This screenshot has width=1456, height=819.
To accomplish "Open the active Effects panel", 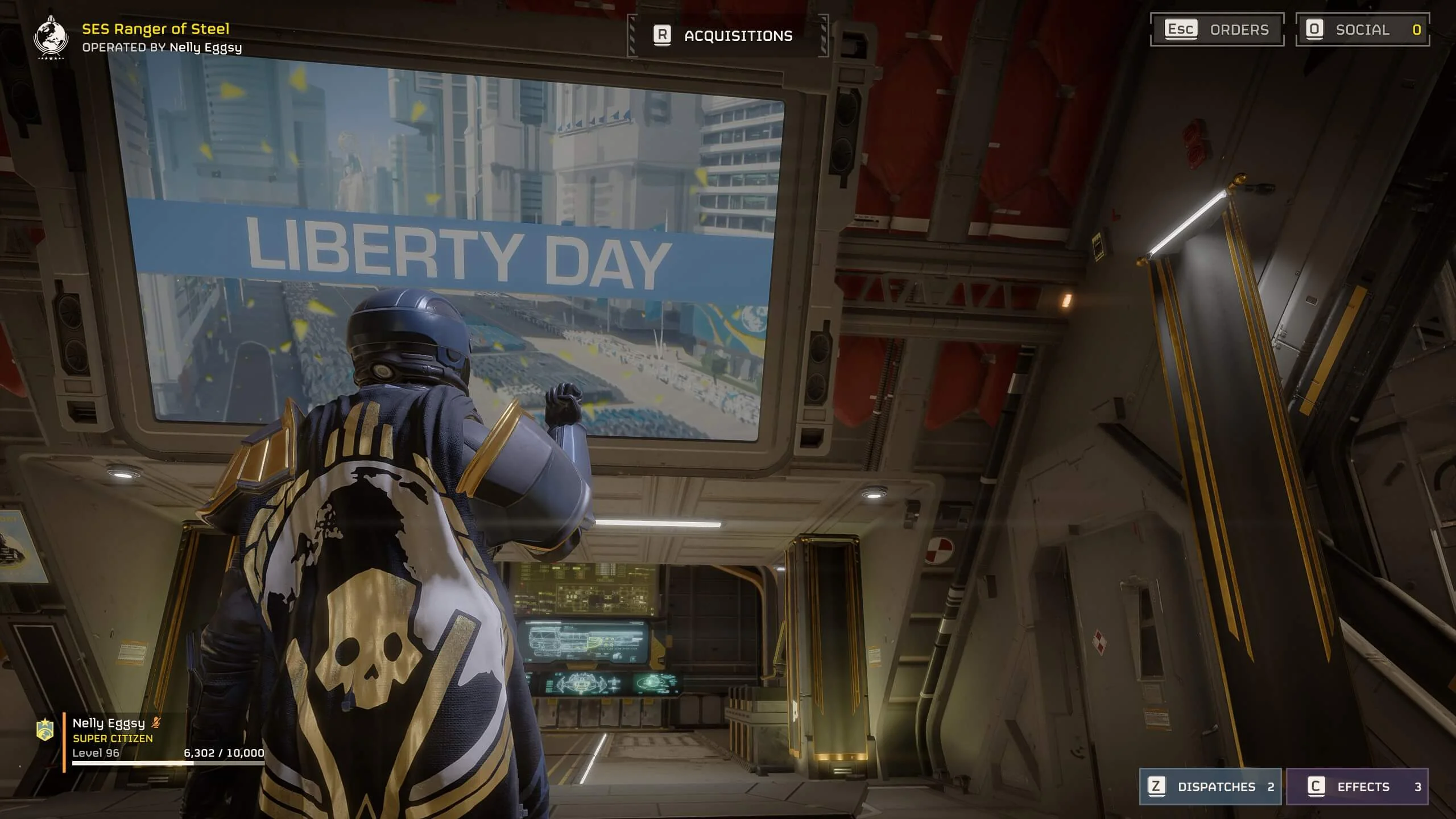I will (x=1357, y=787).
